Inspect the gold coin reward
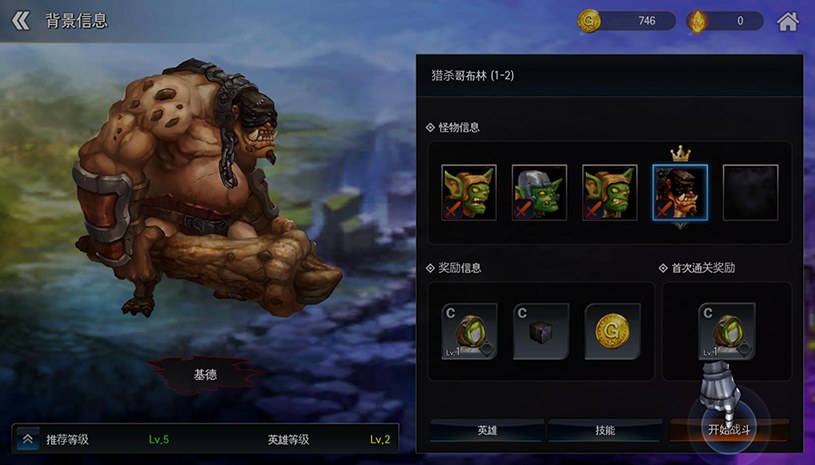 click(612, 332)
